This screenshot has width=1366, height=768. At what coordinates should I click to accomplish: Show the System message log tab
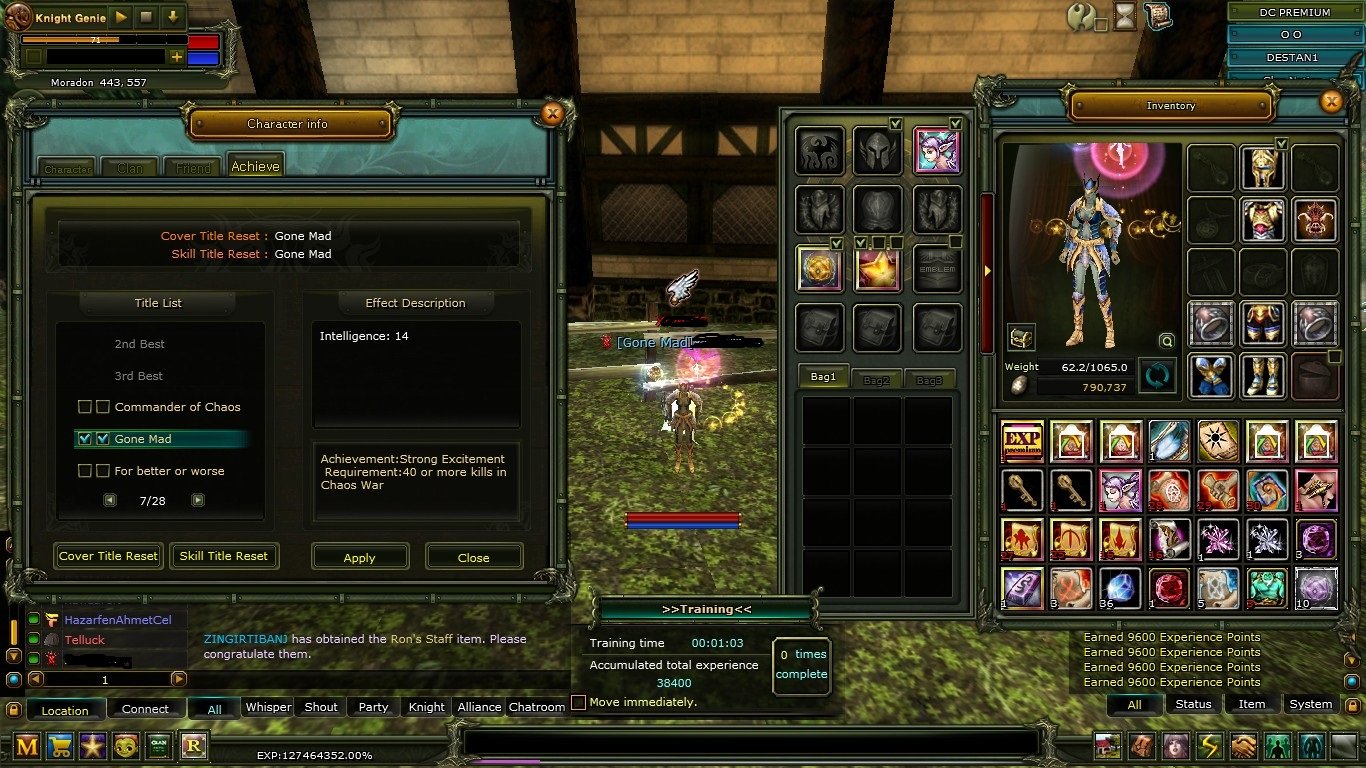(x=1310, y=704)
